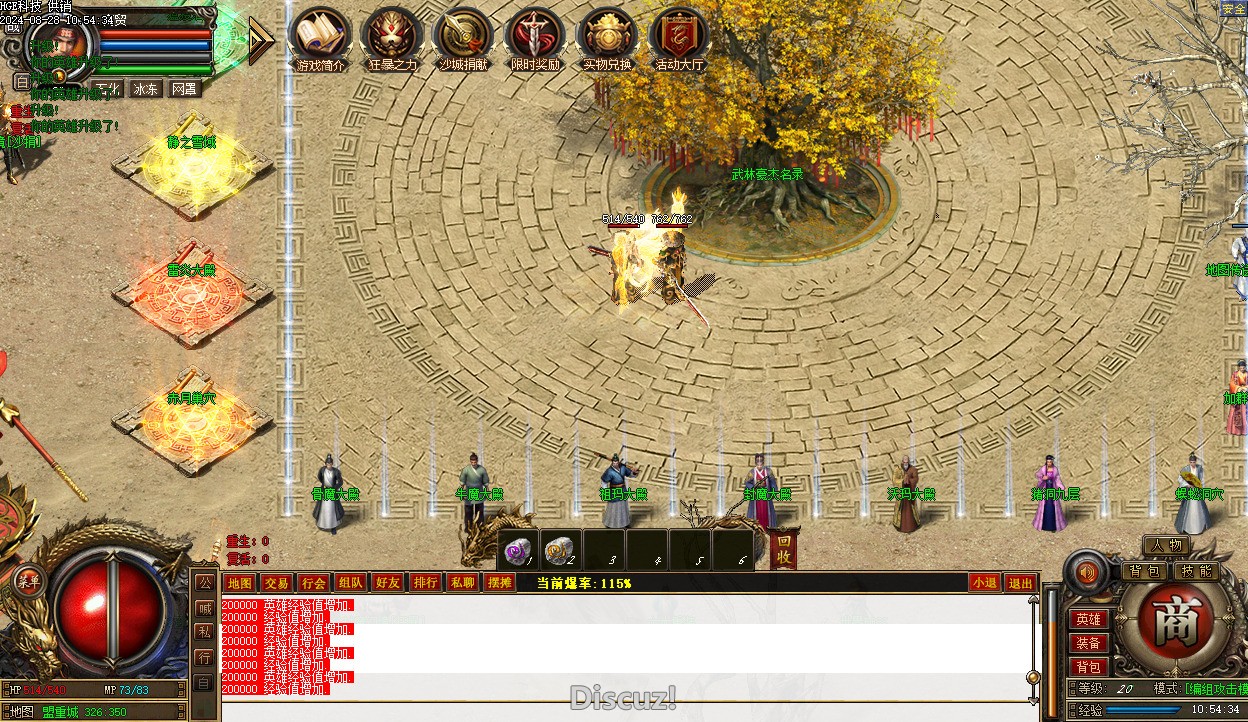Click the 小退 logout button
Image resolution: width=1248 pixels, height=722 pixels.
[x=984, y=583]
